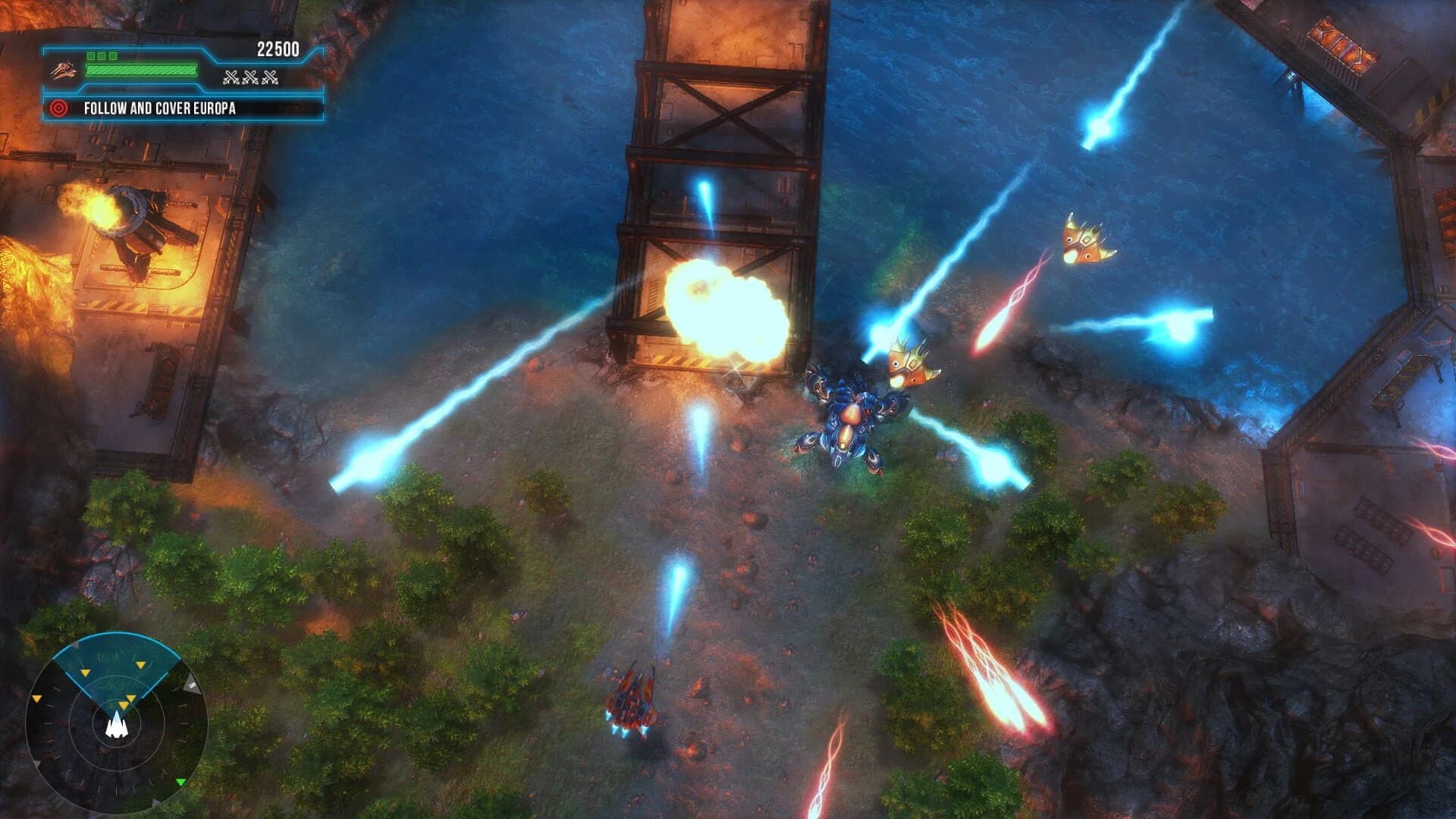Select the red target objective icon
Screen dimensions: 1456x819
point(59,109)
